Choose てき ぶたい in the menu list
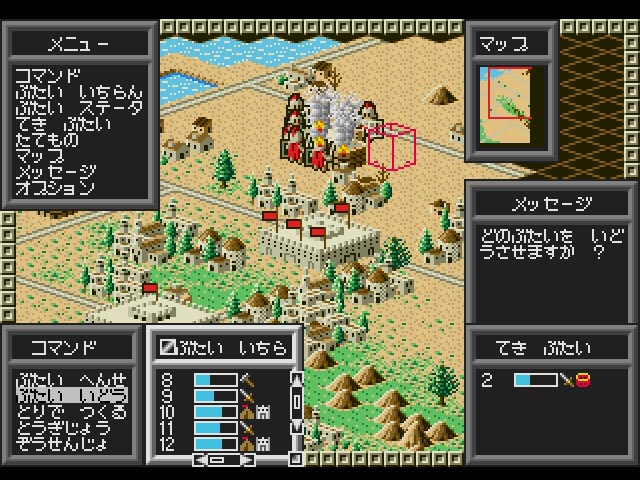 (x=62, y=124)
